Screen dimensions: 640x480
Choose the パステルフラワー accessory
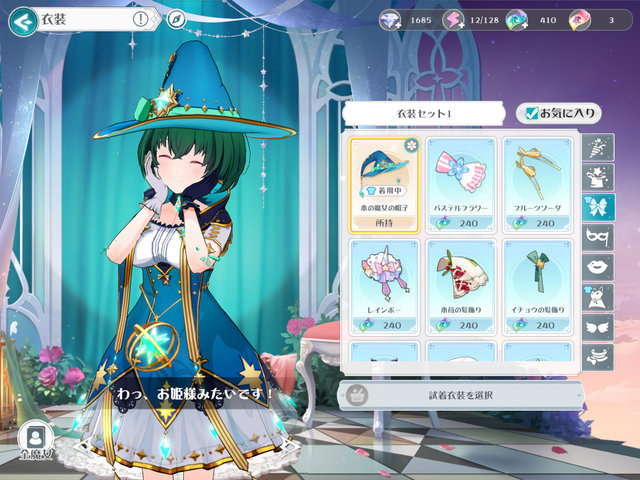(x=461, y=182)
